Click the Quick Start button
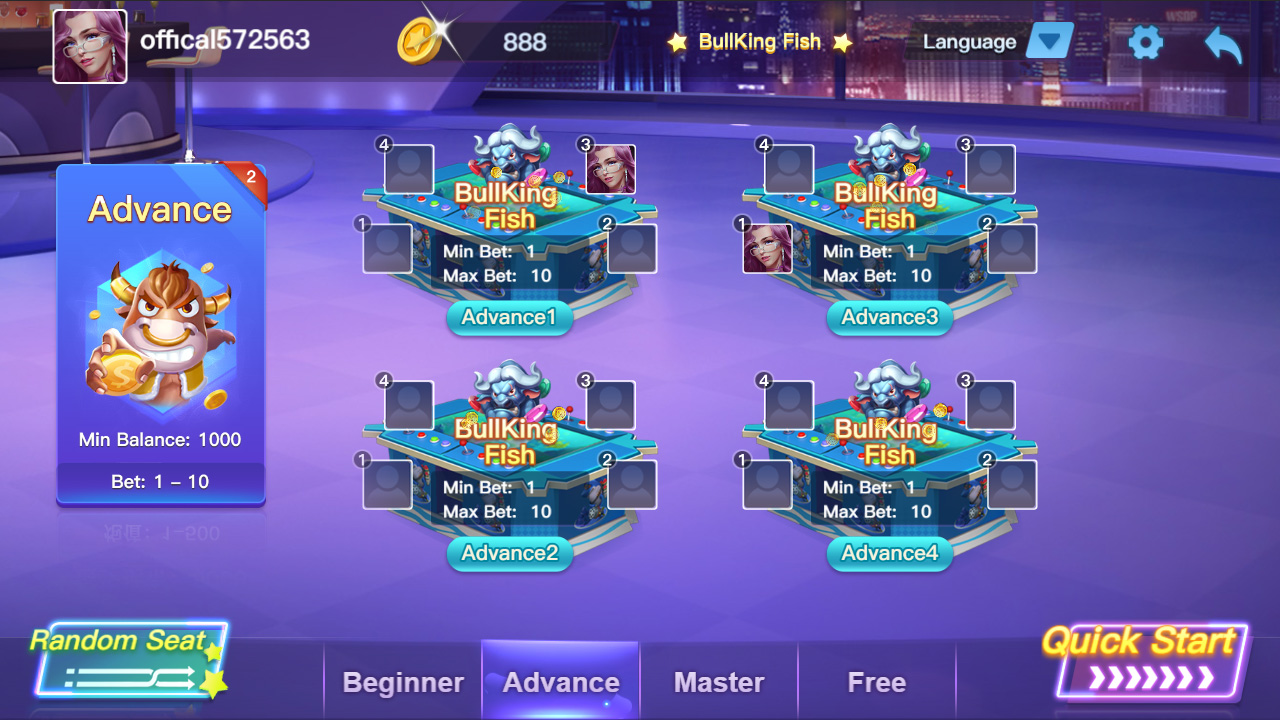 tap(1148, 660)
